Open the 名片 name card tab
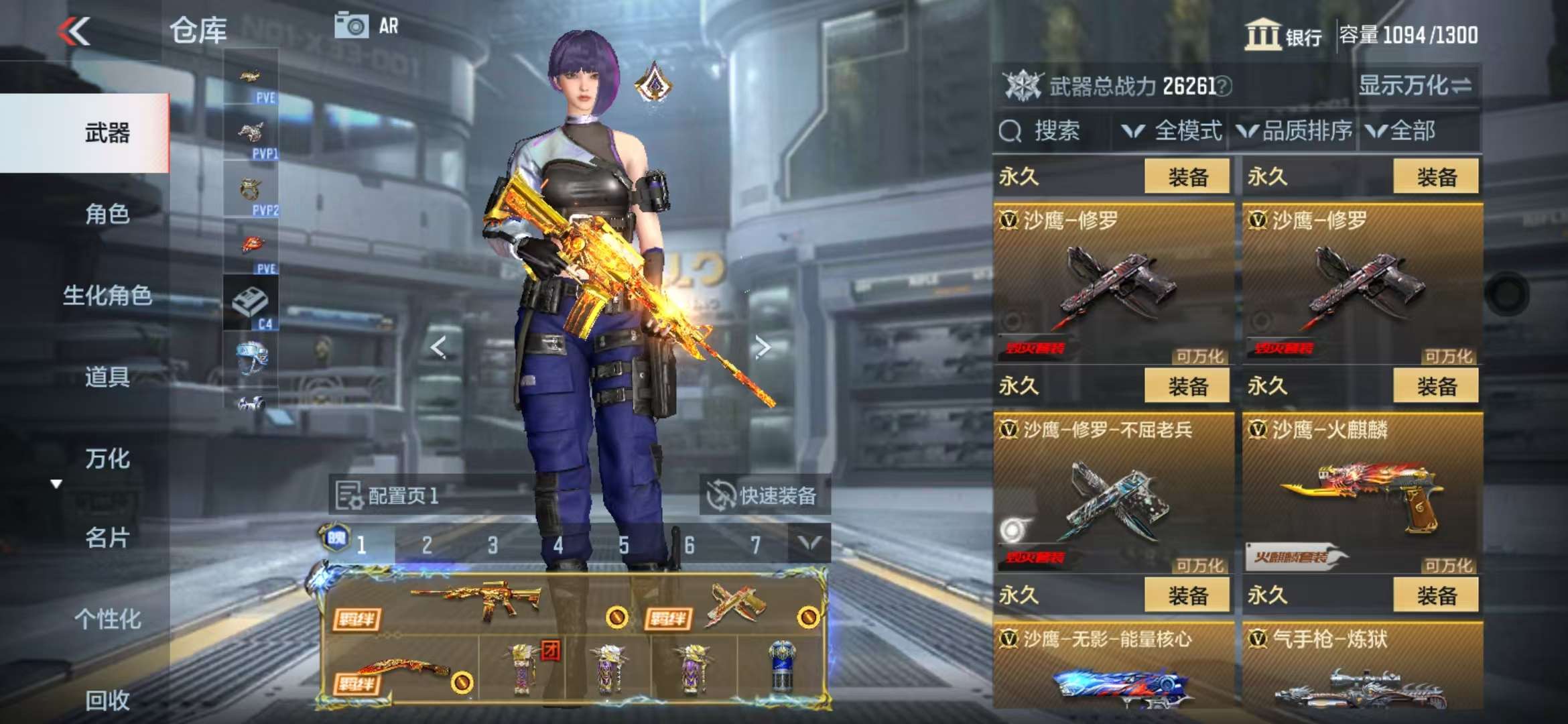The image size is (1568, 724). coord(107,538)
